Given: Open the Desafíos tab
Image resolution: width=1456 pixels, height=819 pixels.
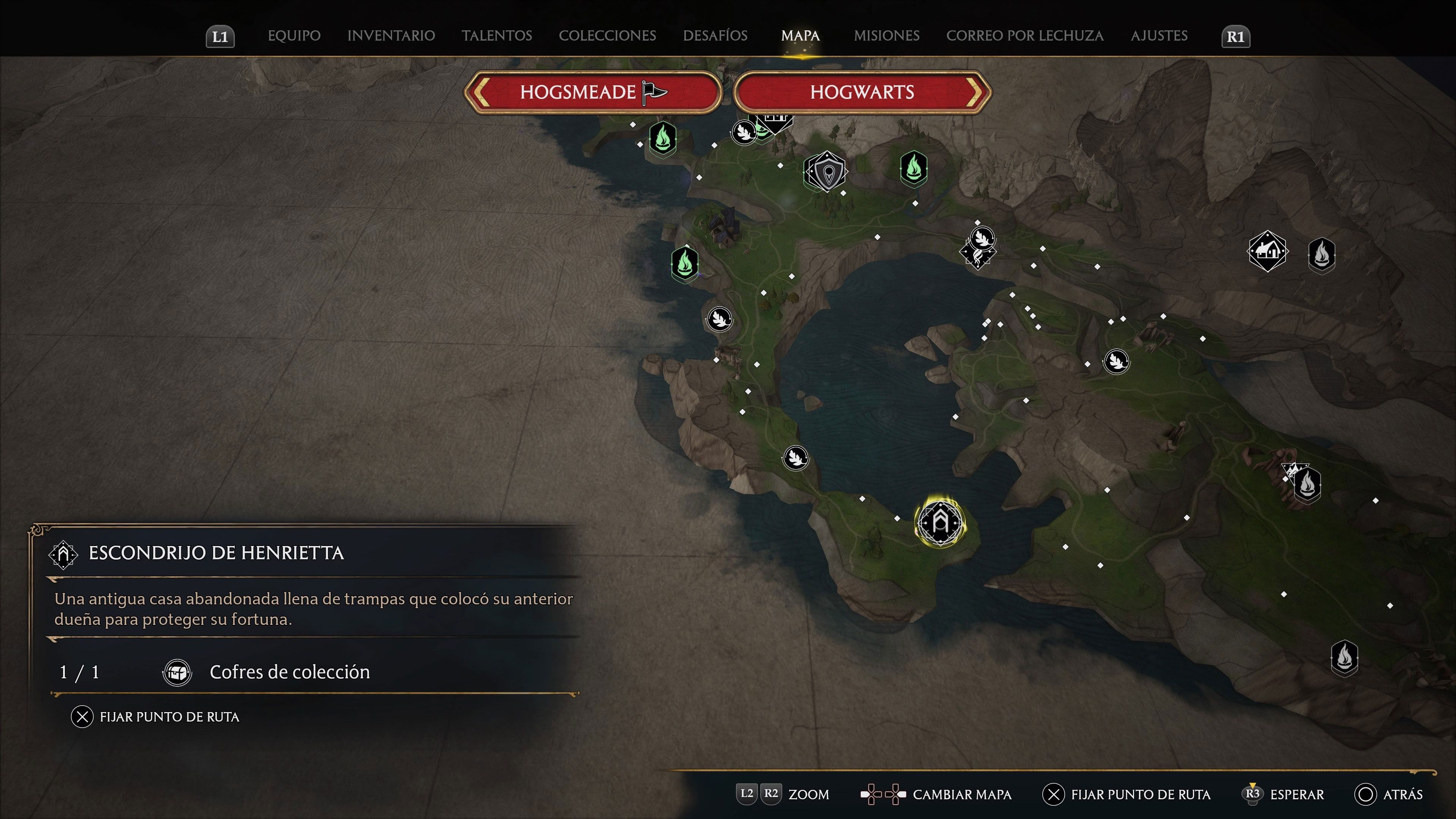Looking at the screenshot, I should 715,36.
